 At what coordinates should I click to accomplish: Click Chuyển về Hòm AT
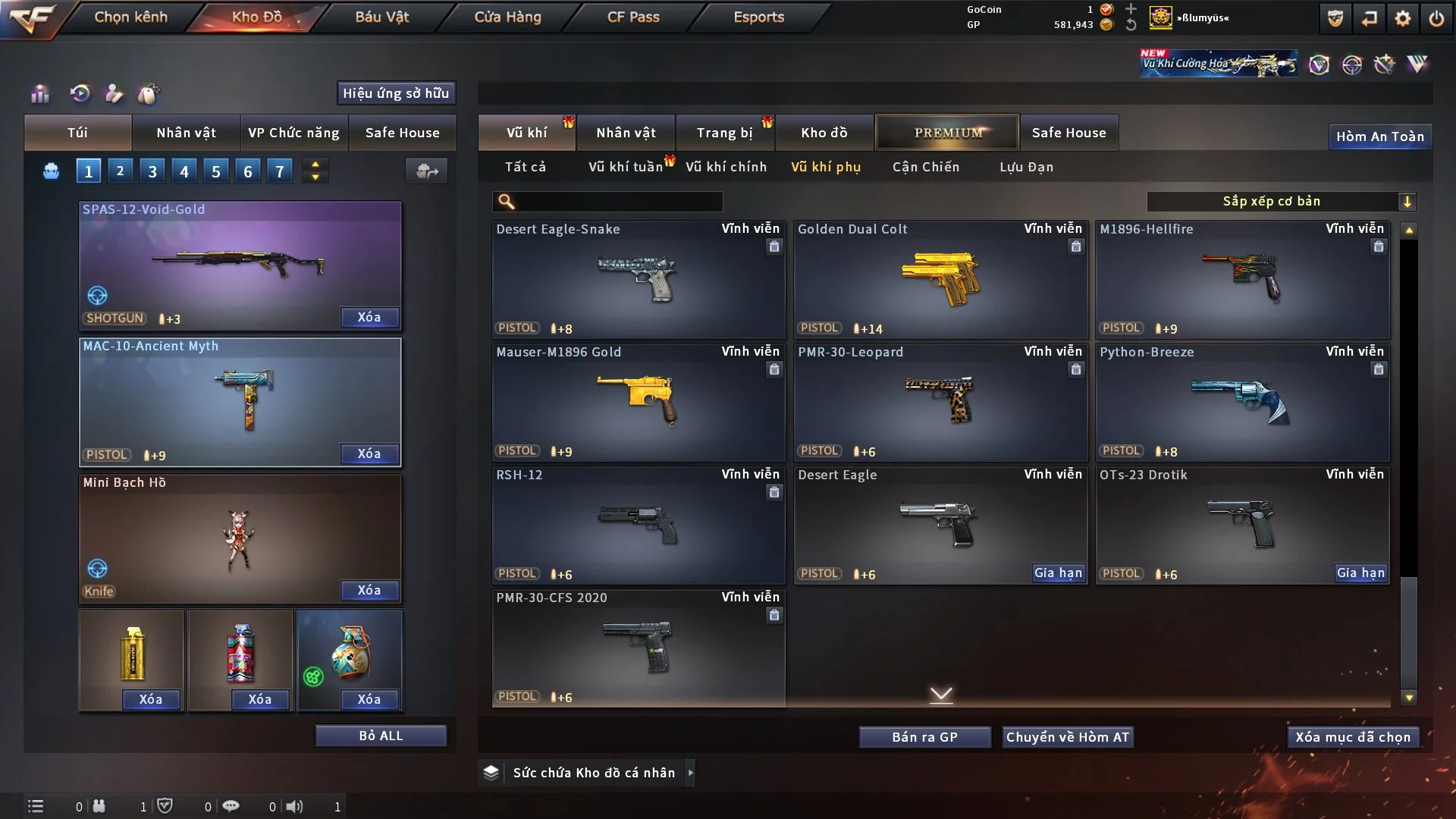[x=1067, y=737]
